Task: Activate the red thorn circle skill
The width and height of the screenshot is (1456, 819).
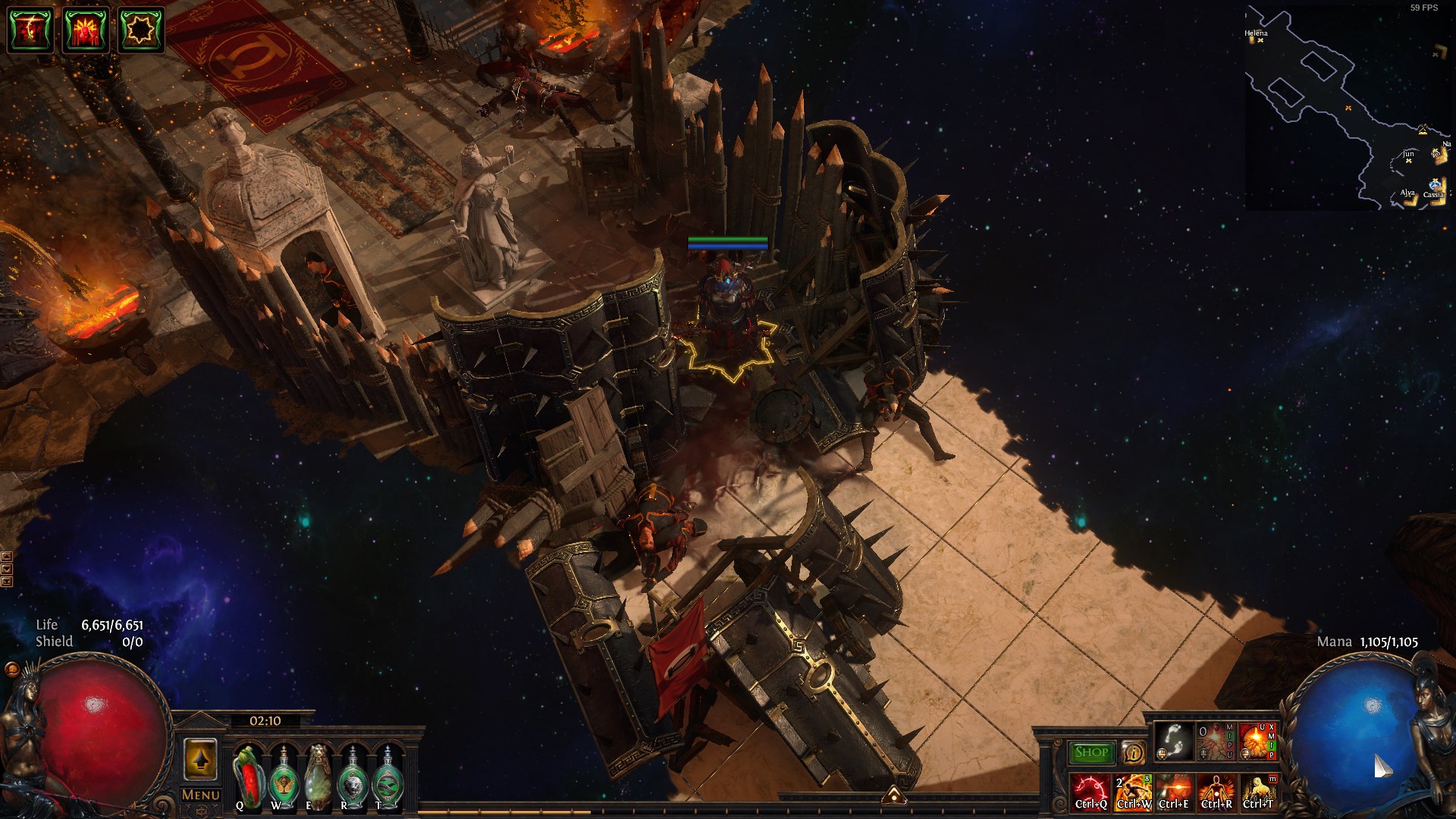Action: (1090, 792)
